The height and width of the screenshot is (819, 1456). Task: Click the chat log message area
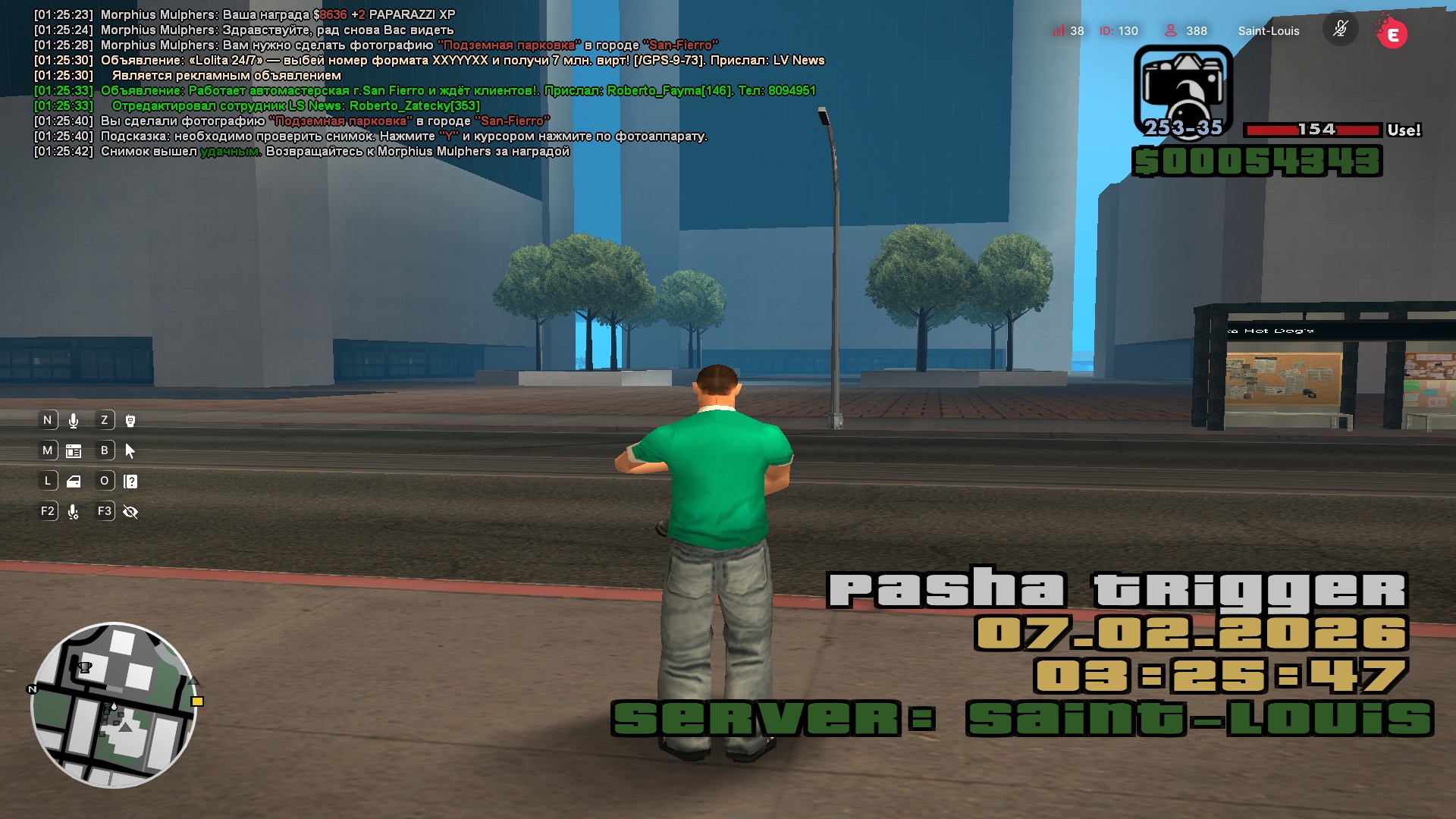click(x=425, y=83)
